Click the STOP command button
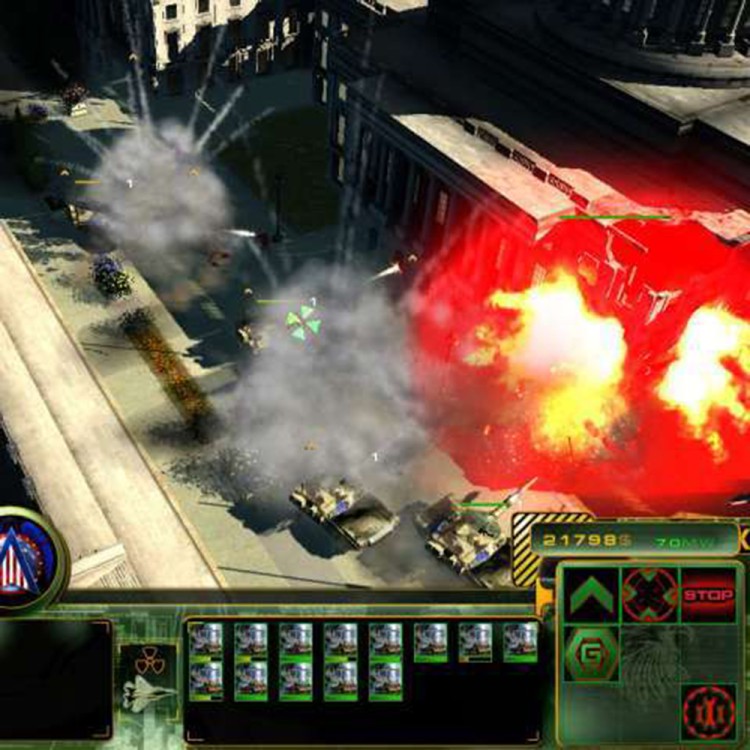 [x=708, y=595]
